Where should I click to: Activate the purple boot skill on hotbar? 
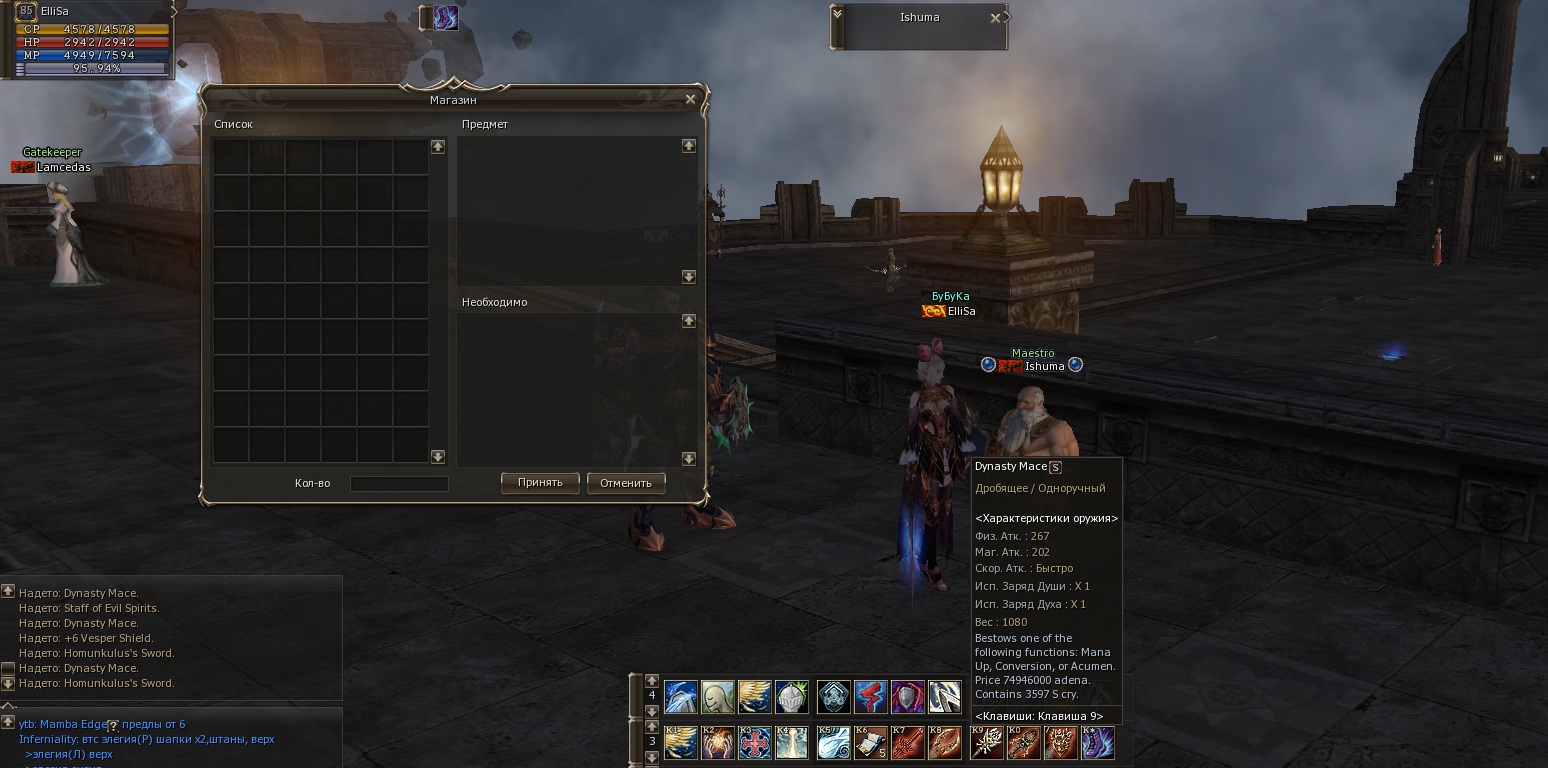(x=1098, y=743)
